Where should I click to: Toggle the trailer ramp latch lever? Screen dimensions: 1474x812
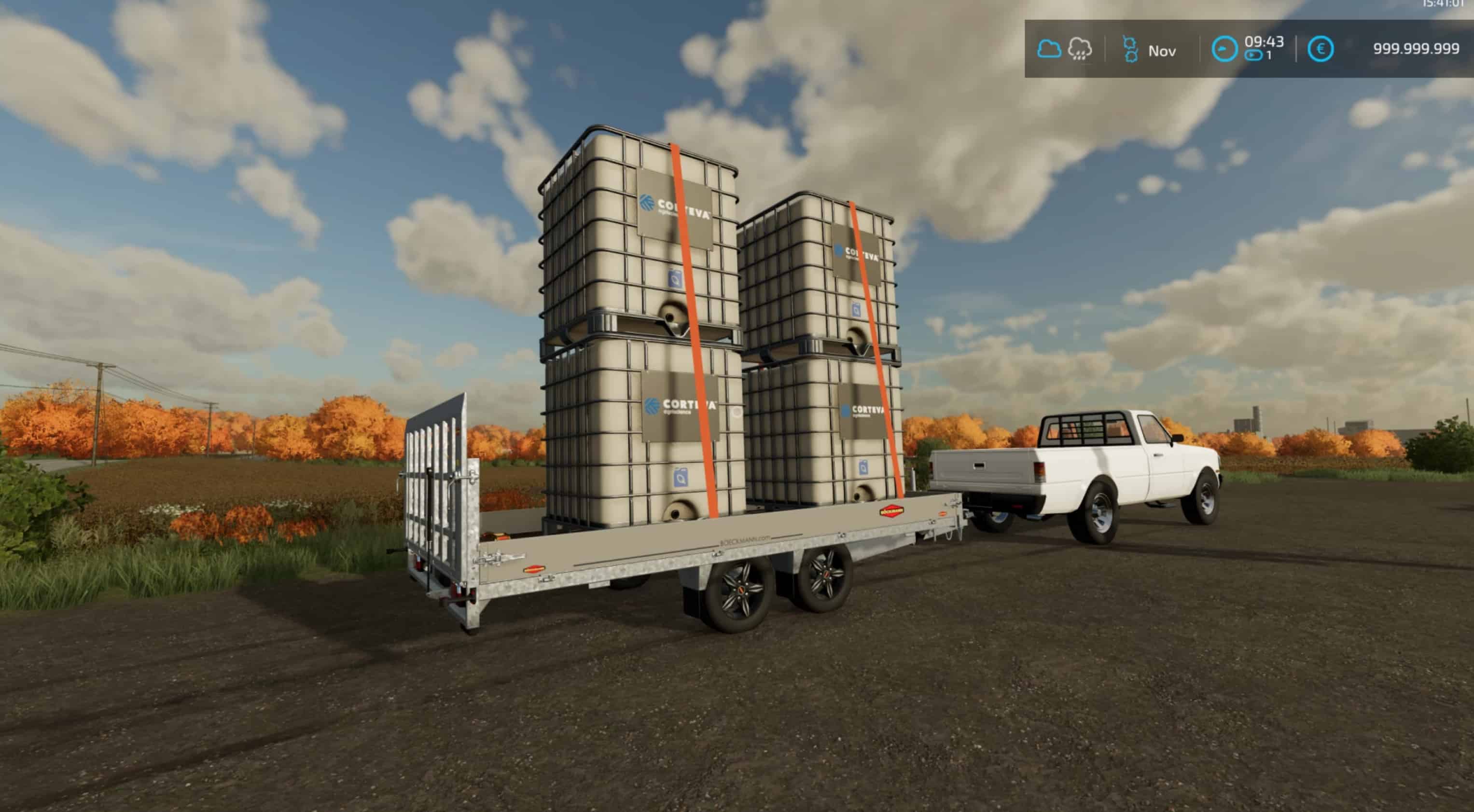pyautogui.click(x=501, y=559)
